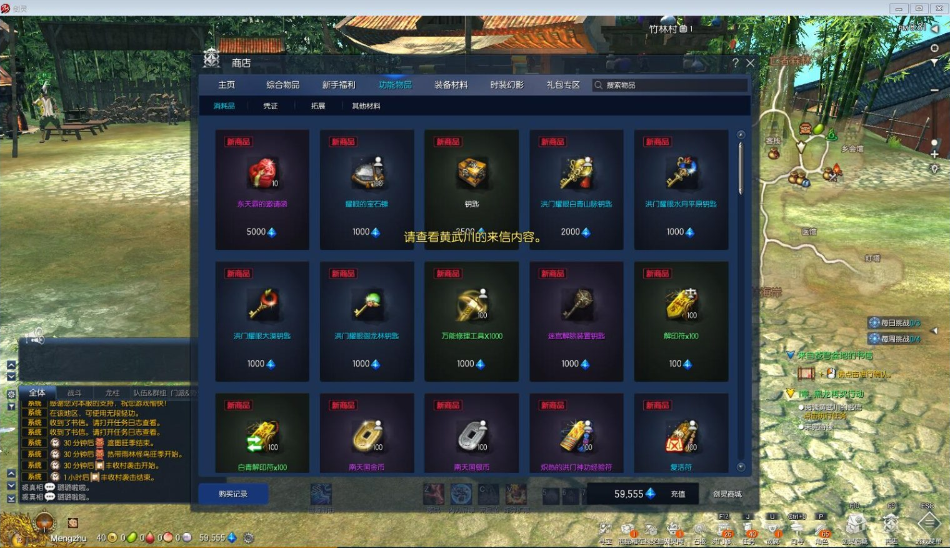This screenshot has width=950, height=548.
Task: Pick the 解印符x100 item card
Action: (x=681, y=319)
